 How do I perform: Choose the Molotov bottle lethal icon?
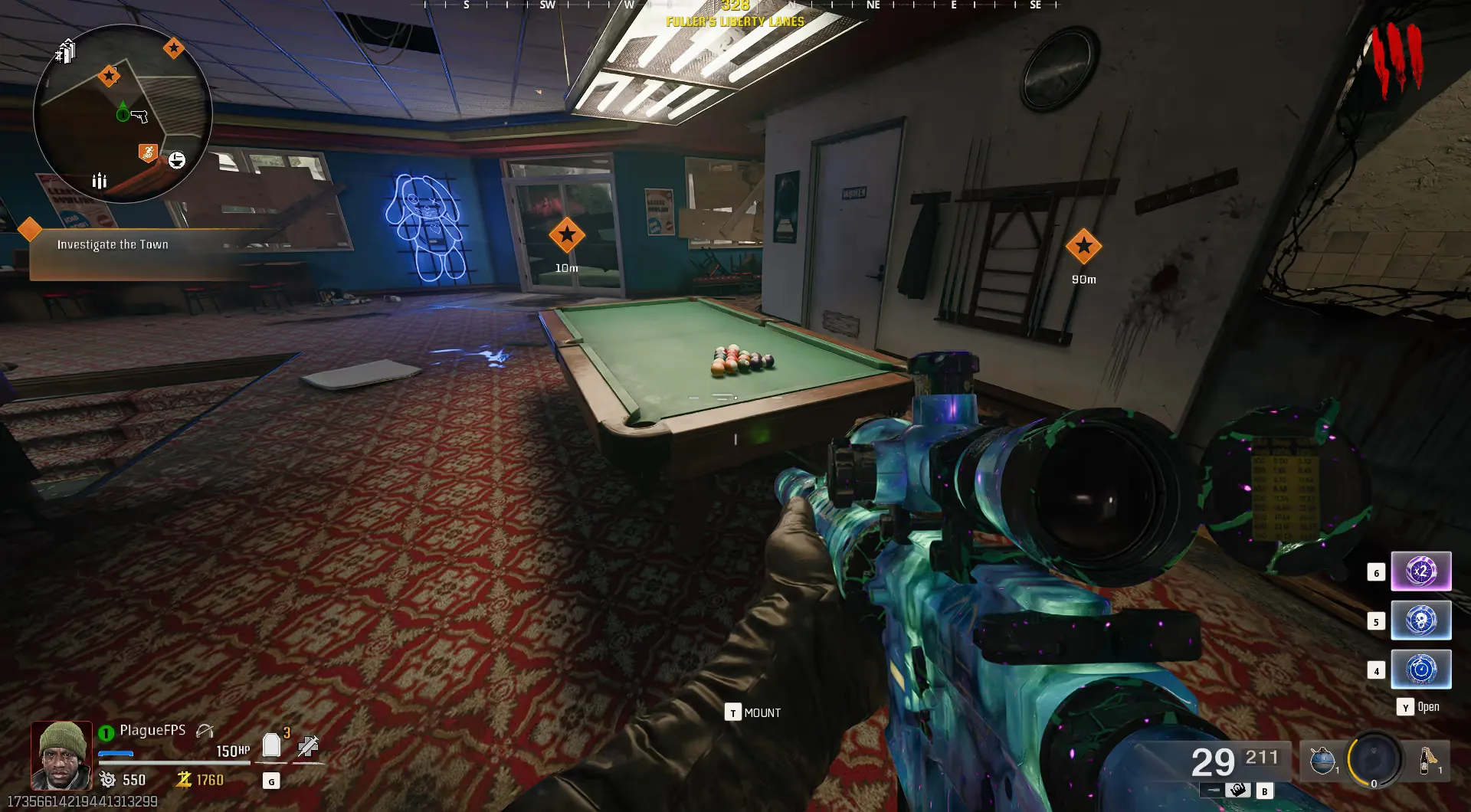pos(1427,761)
